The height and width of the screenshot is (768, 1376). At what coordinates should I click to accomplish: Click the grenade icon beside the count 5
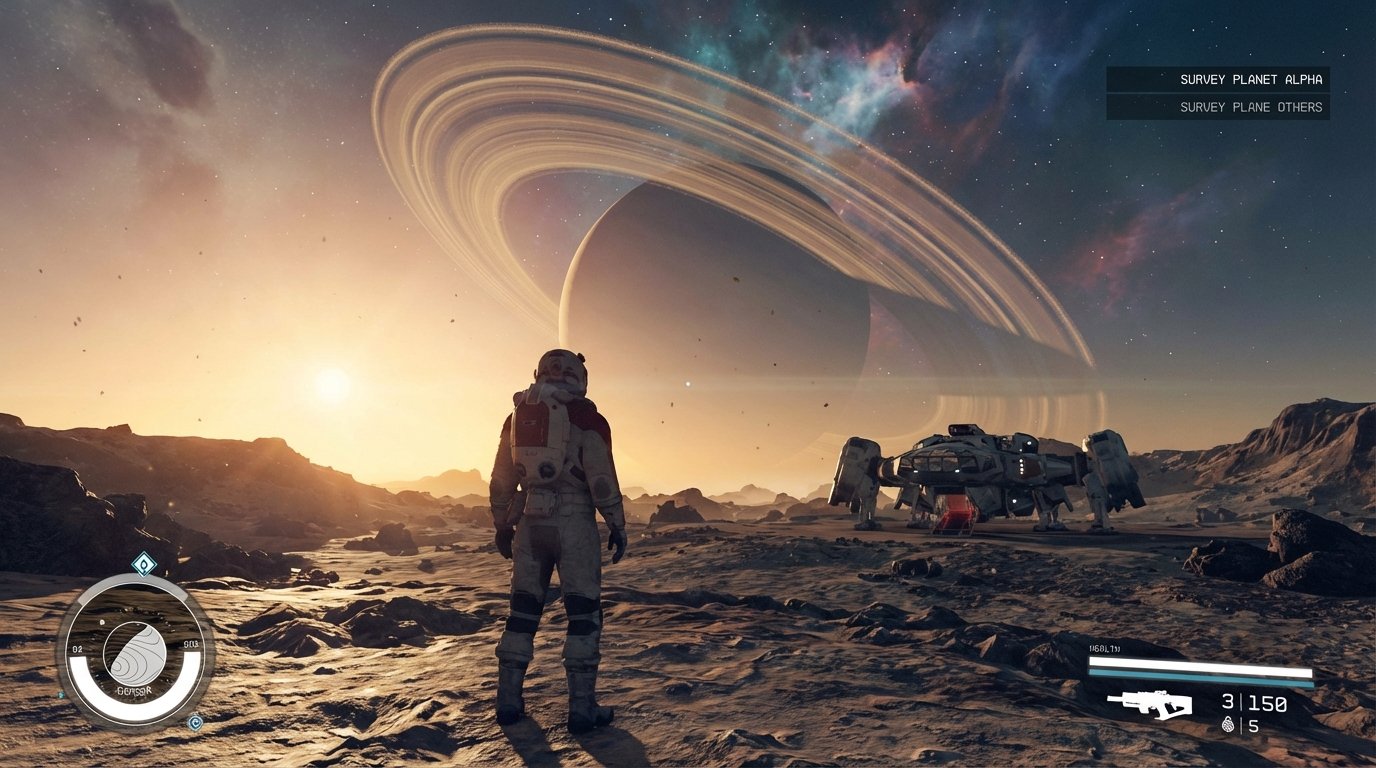click(1229, 723)
